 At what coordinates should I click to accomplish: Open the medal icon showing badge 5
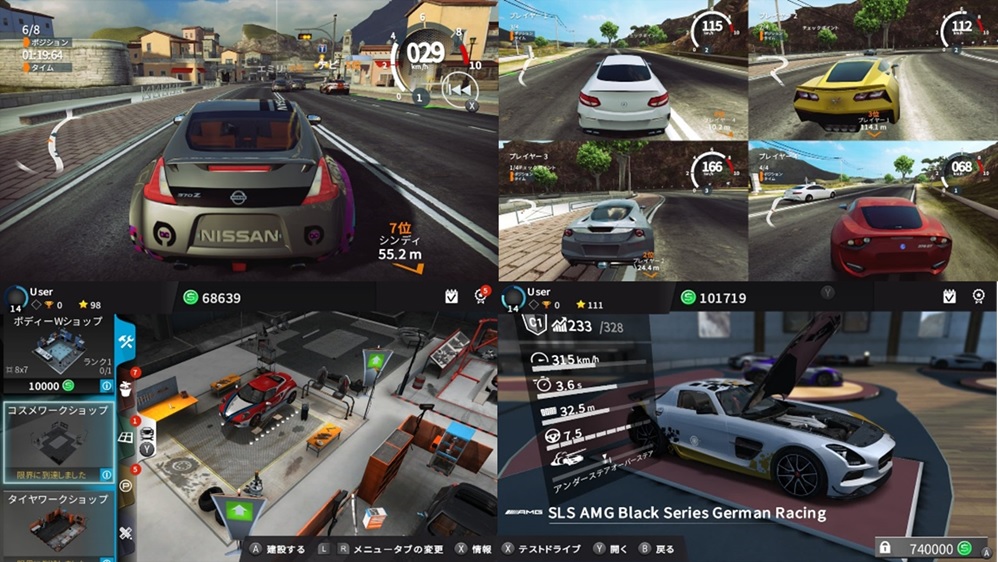pyautogui.click(x=479, y=297)
